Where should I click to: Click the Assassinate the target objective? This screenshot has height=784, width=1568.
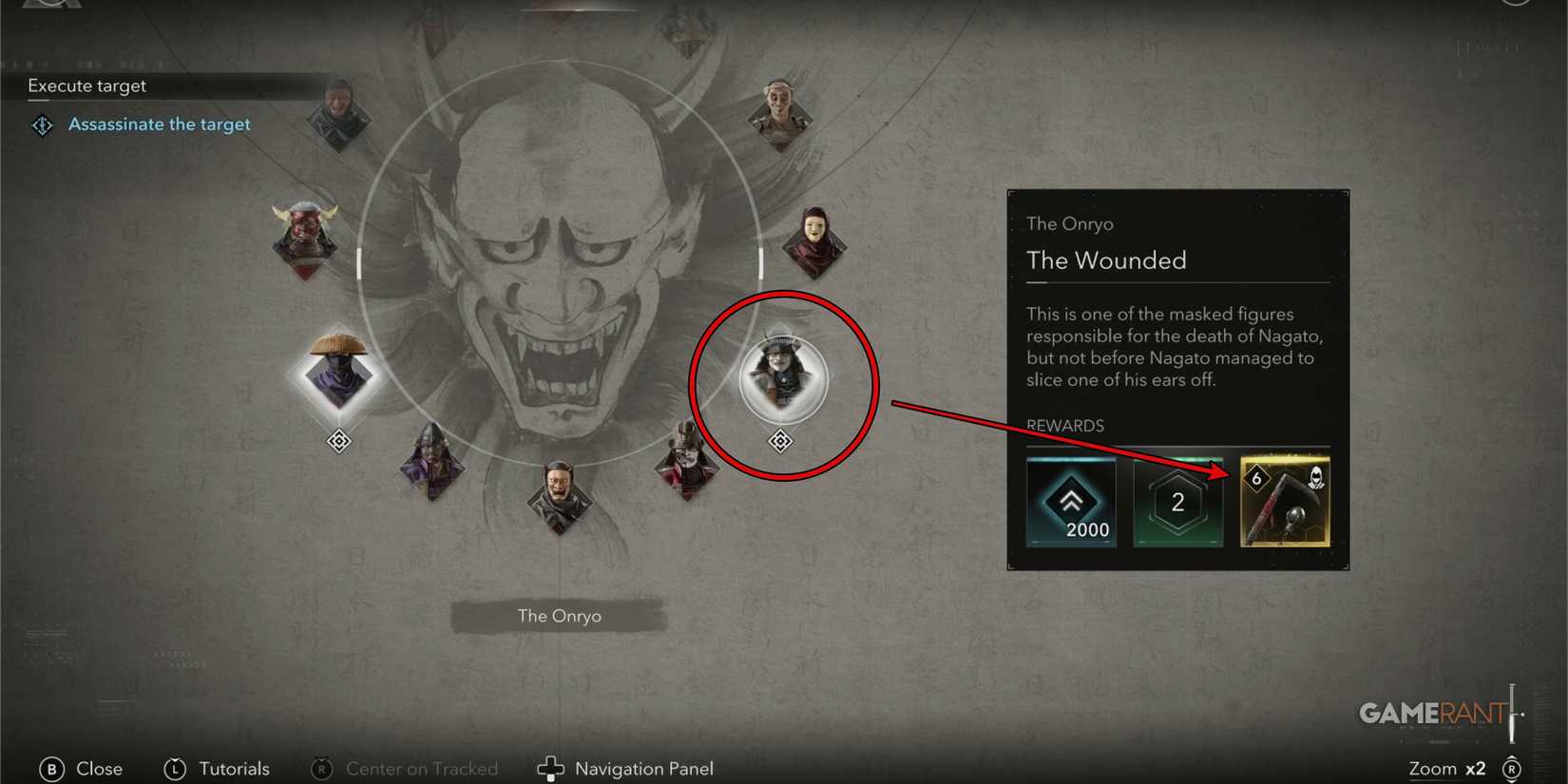coord(160,124)
